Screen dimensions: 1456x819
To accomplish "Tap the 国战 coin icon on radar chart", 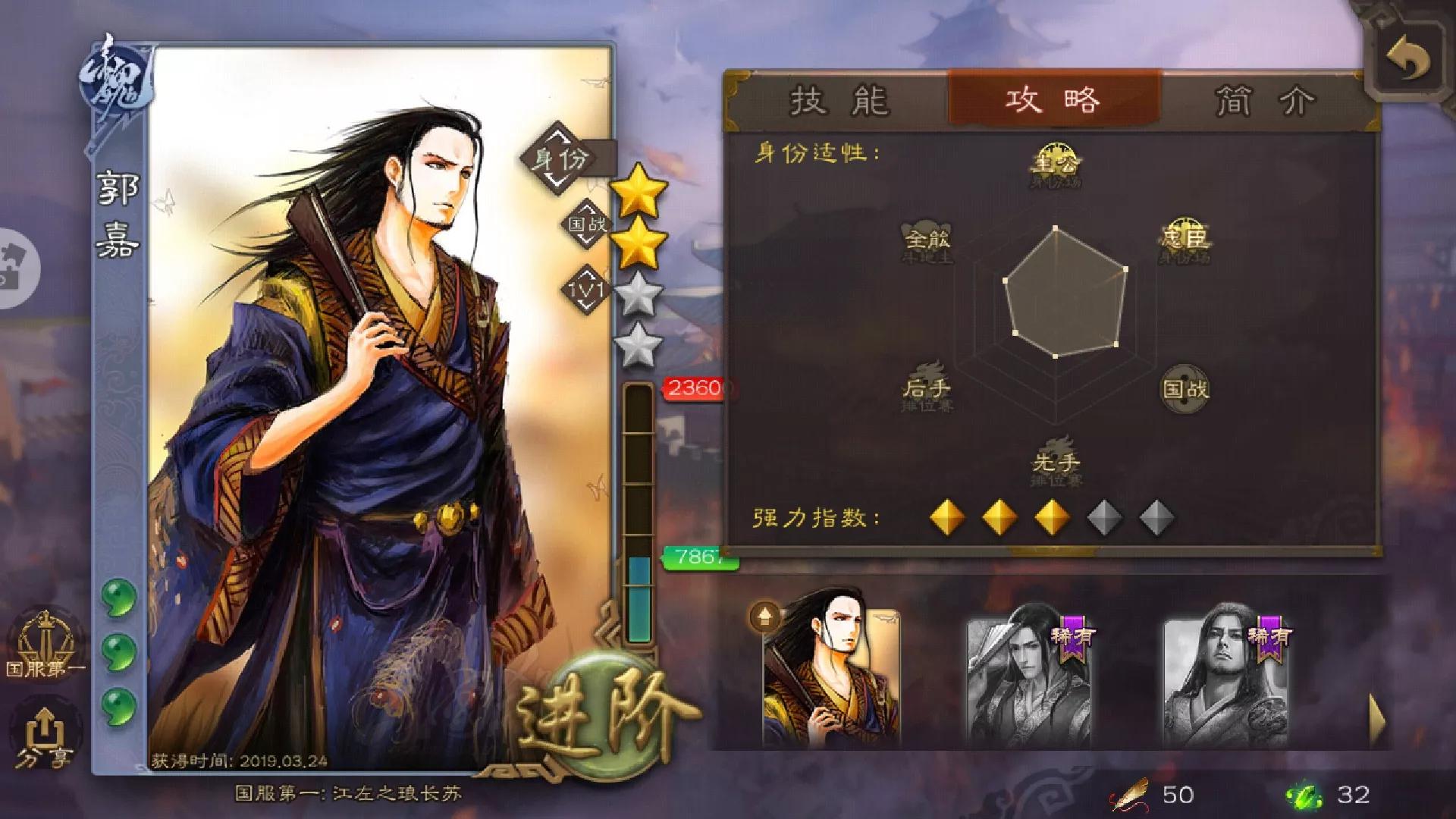I will (x=1188, y=388).
